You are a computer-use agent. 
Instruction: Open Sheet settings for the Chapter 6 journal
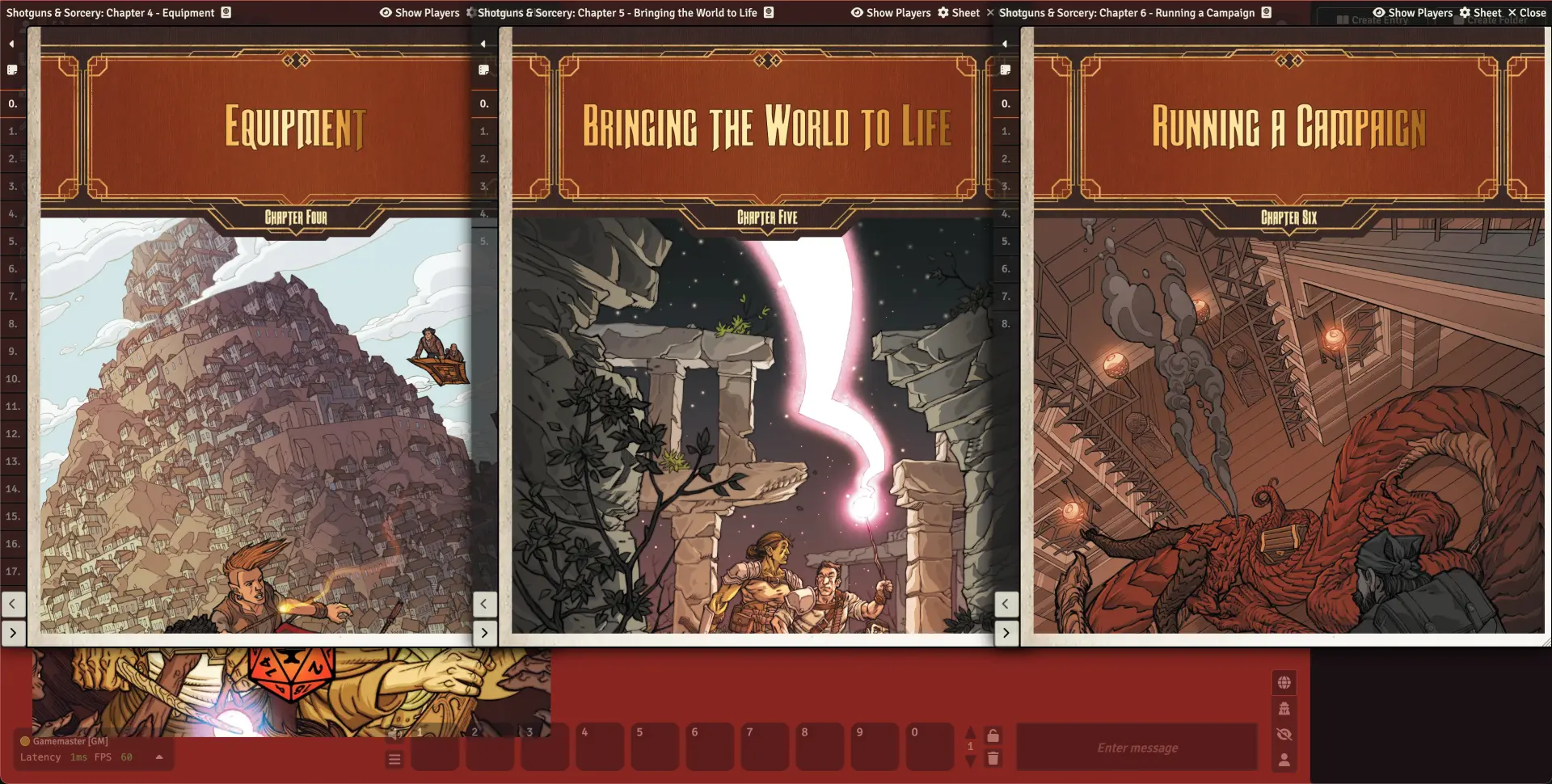pos(1480,13)
